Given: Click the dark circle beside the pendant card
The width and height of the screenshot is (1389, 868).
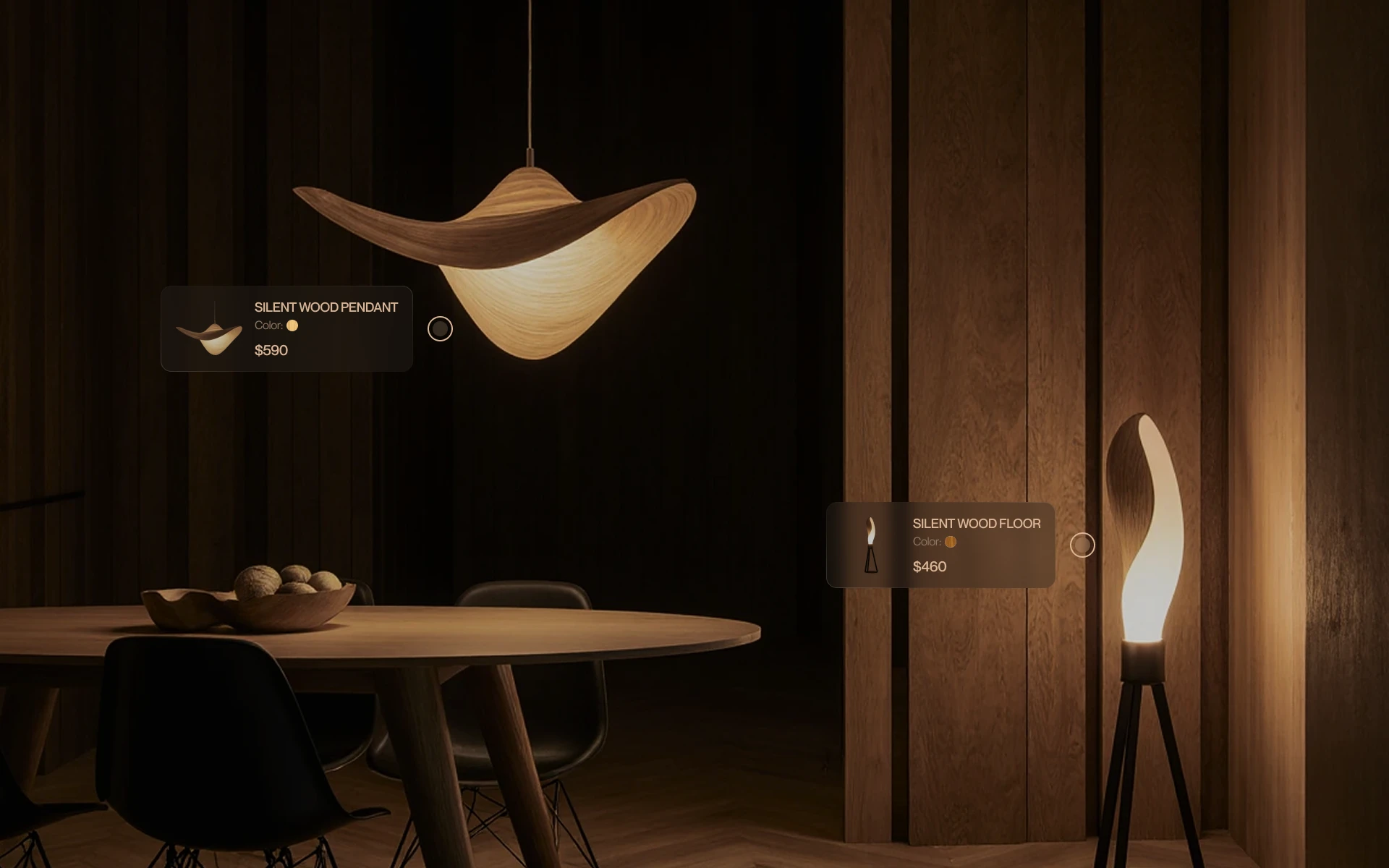Looking at the screenshot, I should point(439,328).
